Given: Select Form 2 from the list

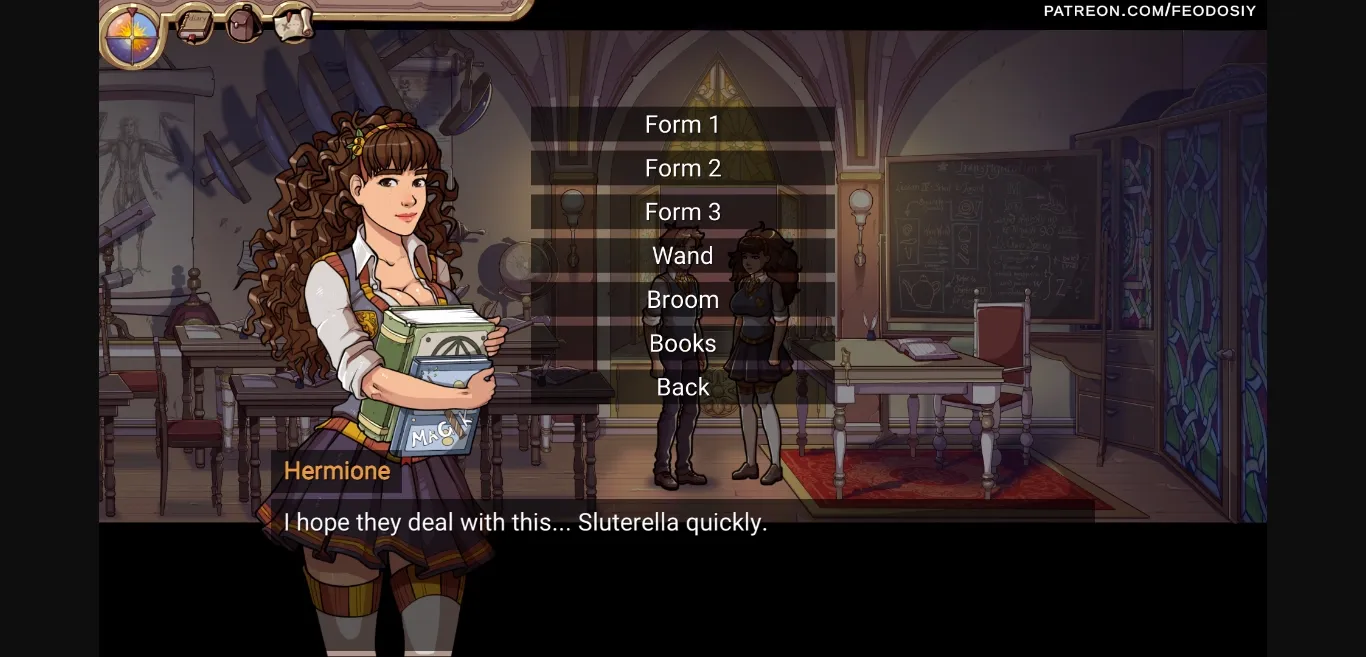Looking at the screenshot, I should coord(683,168).
